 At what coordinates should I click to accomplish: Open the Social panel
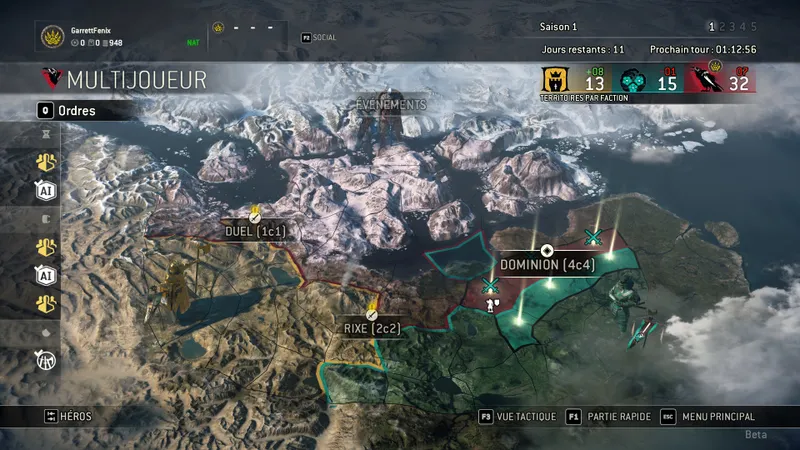click(321, 36)
